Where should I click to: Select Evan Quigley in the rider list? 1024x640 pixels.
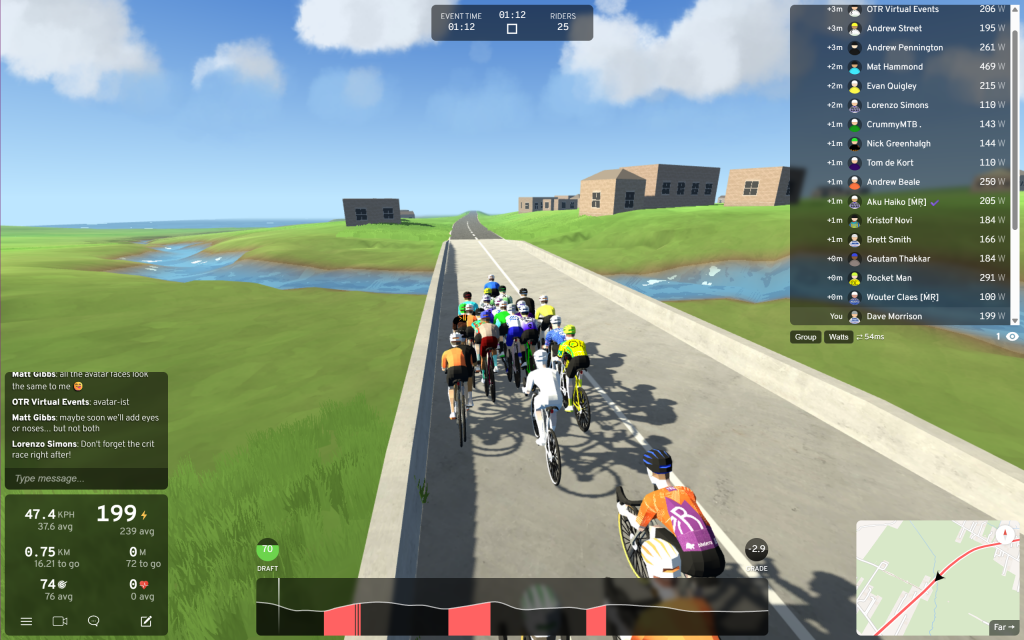point(892,86)
